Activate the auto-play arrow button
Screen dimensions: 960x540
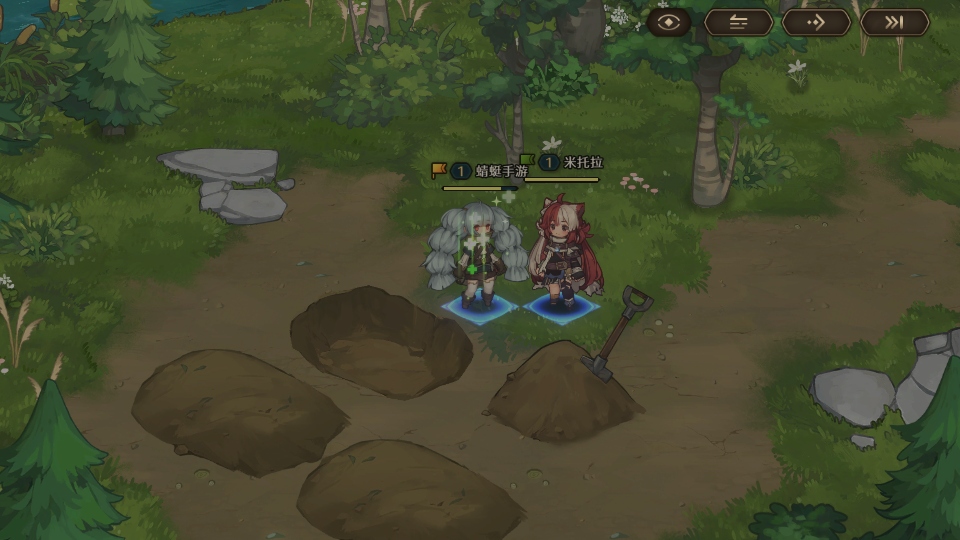[816, 22]
